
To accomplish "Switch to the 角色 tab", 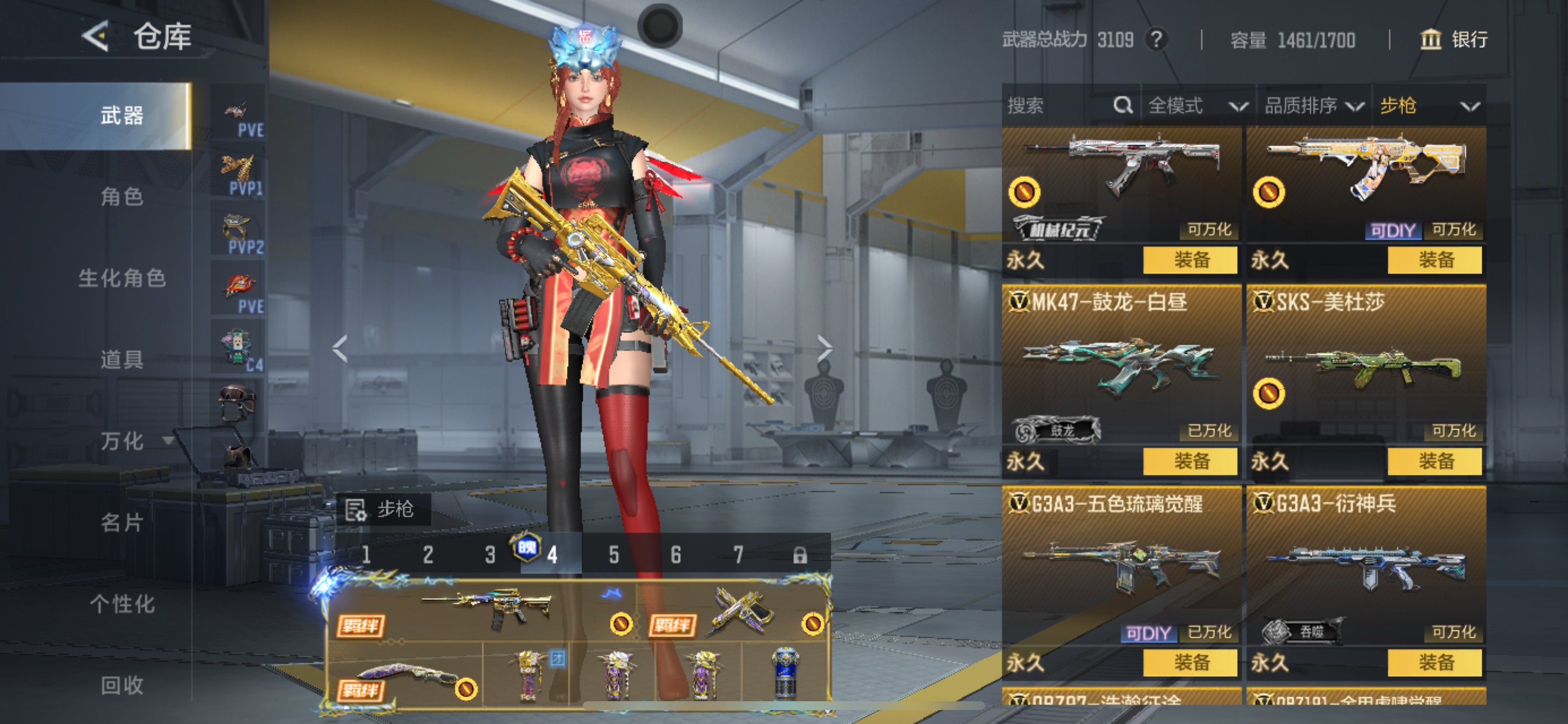I will click(122, 196).
